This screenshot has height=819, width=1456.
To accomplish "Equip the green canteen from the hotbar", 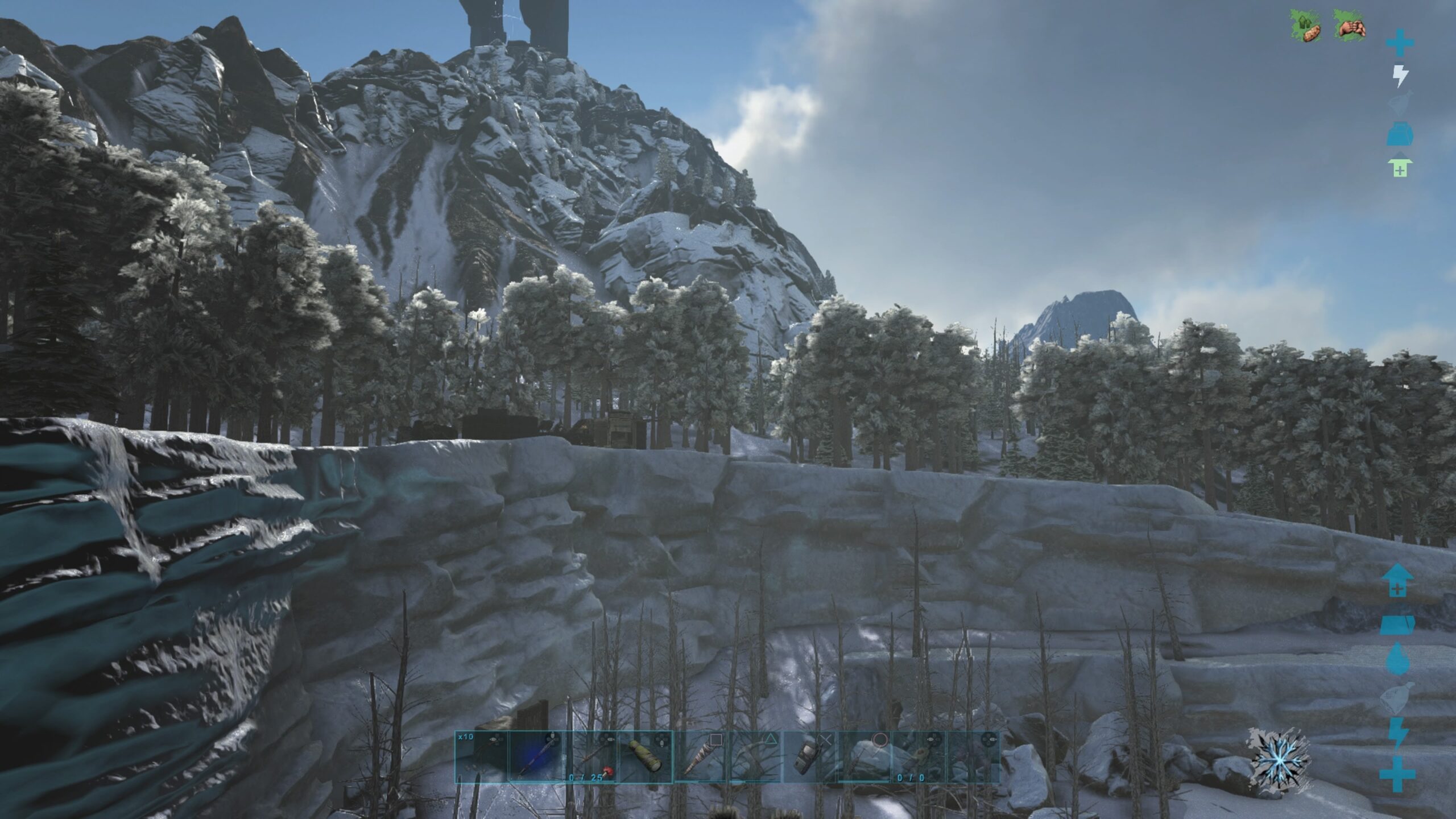I will coord(645,757).
